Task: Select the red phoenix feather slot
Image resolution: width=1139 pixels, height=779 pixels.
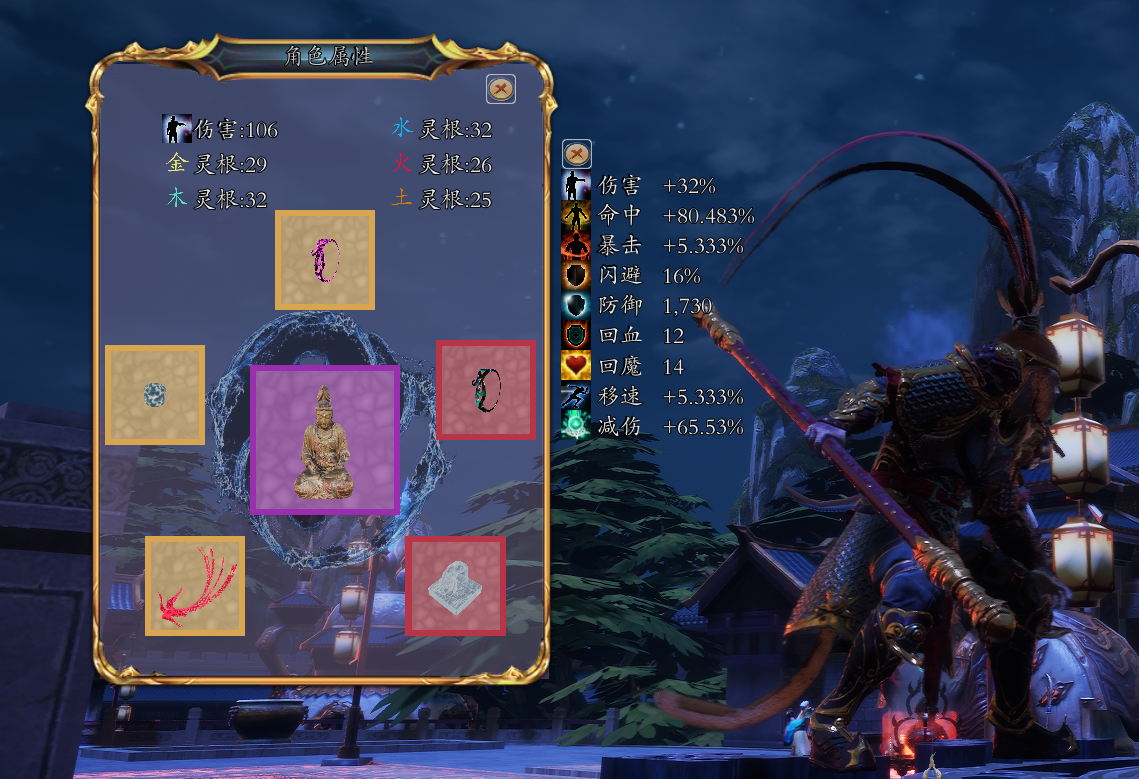Action: click(195, 586)
